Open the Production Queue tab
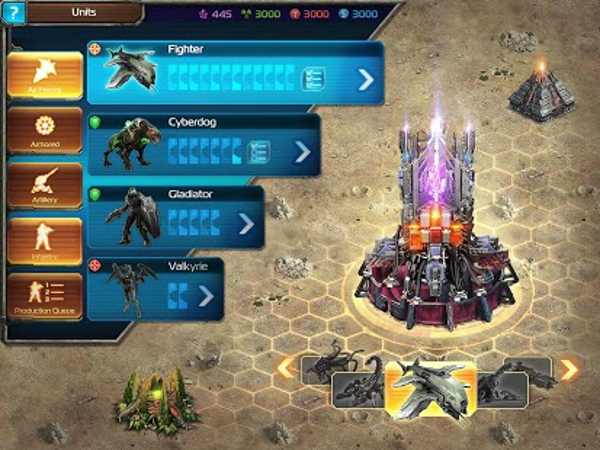 point(45,296)
